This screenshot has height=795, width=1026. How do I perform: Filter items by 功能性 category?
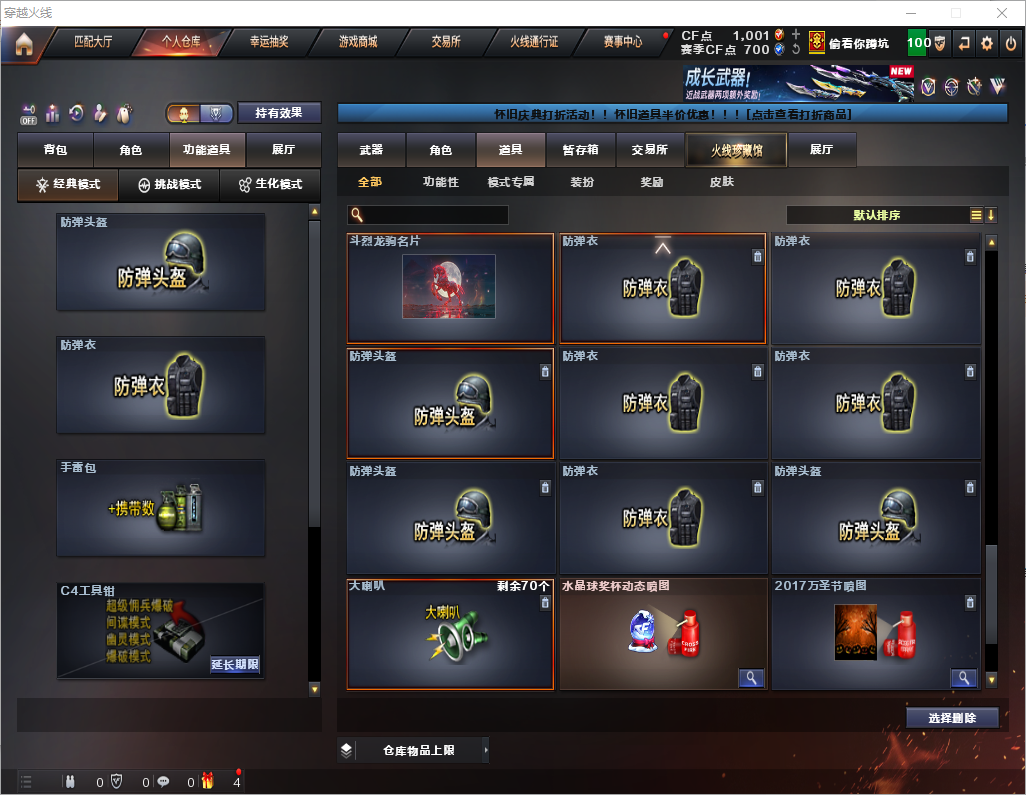[440, 182]
